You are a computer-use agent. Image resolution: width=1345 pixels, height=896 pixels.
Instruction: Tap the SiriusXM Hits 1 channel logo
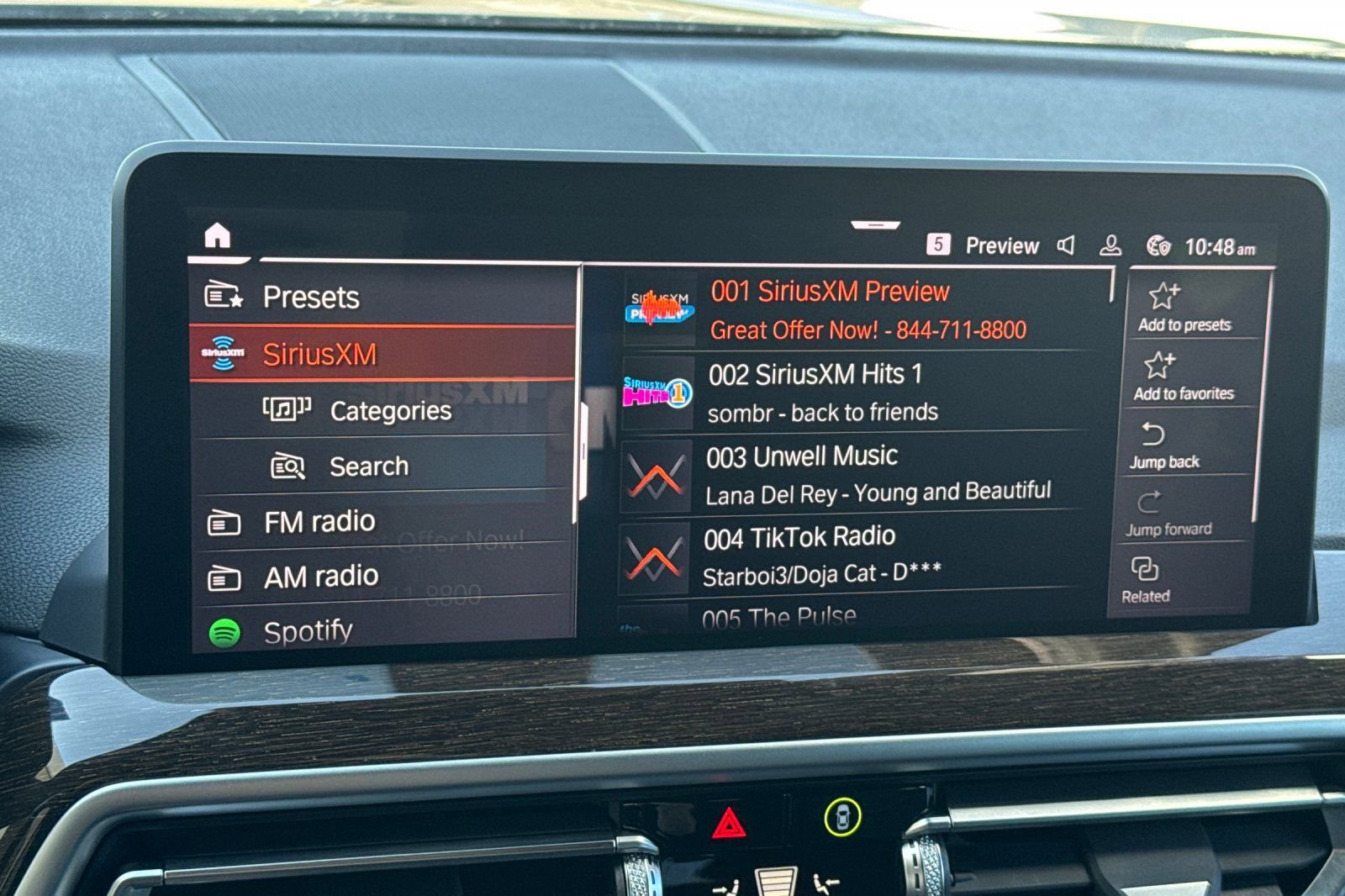[x=657, y=389]
